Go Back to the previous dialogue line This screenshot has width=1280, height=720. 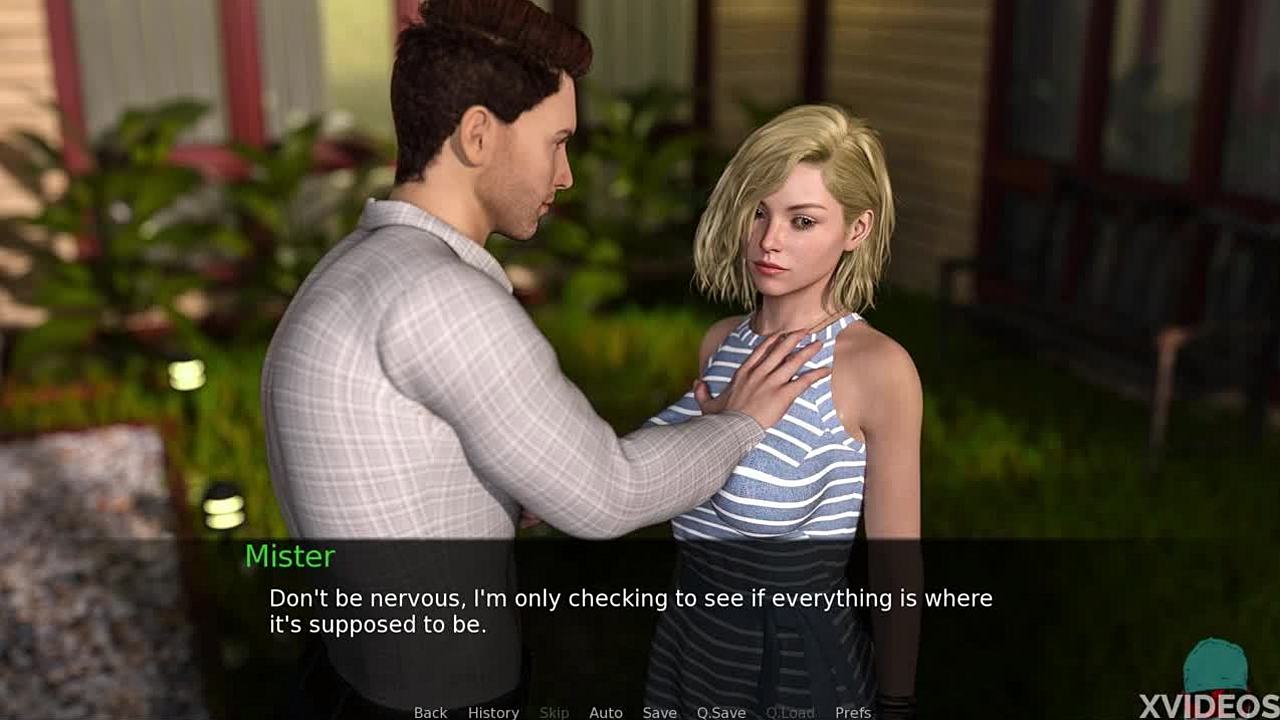point(430,712)
